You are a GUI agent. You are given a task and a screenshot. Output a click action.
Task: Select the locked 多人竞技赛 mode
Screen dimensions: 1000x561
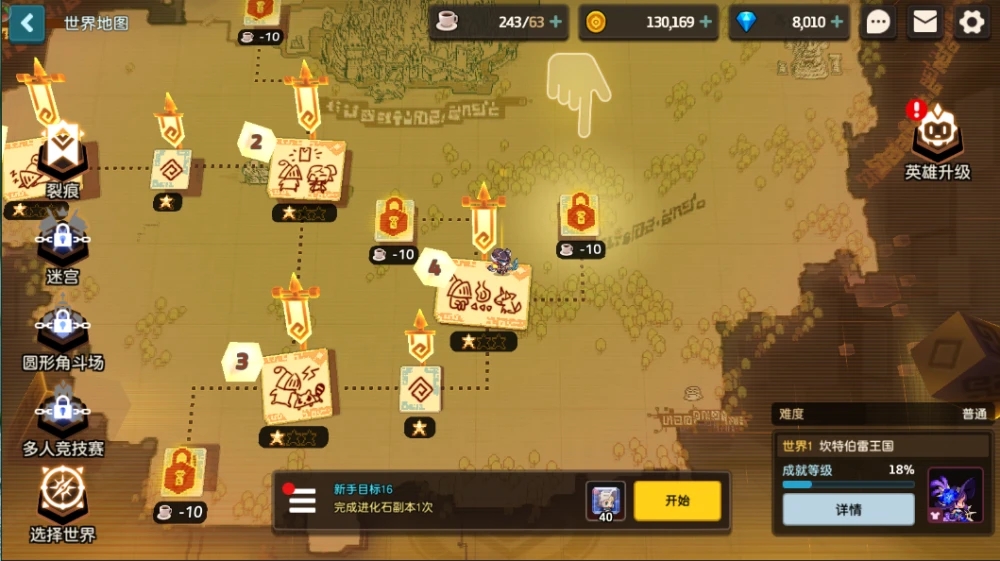62,419
